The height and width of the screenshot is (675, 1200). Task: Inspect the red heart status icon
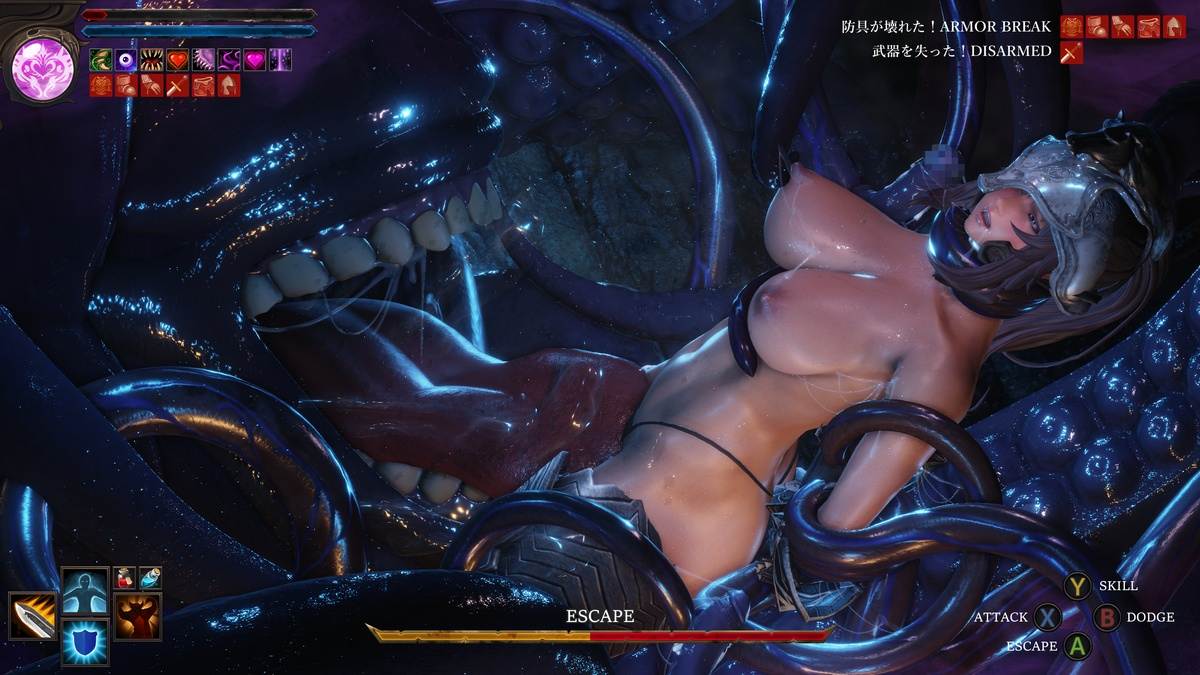pos(178,60)
